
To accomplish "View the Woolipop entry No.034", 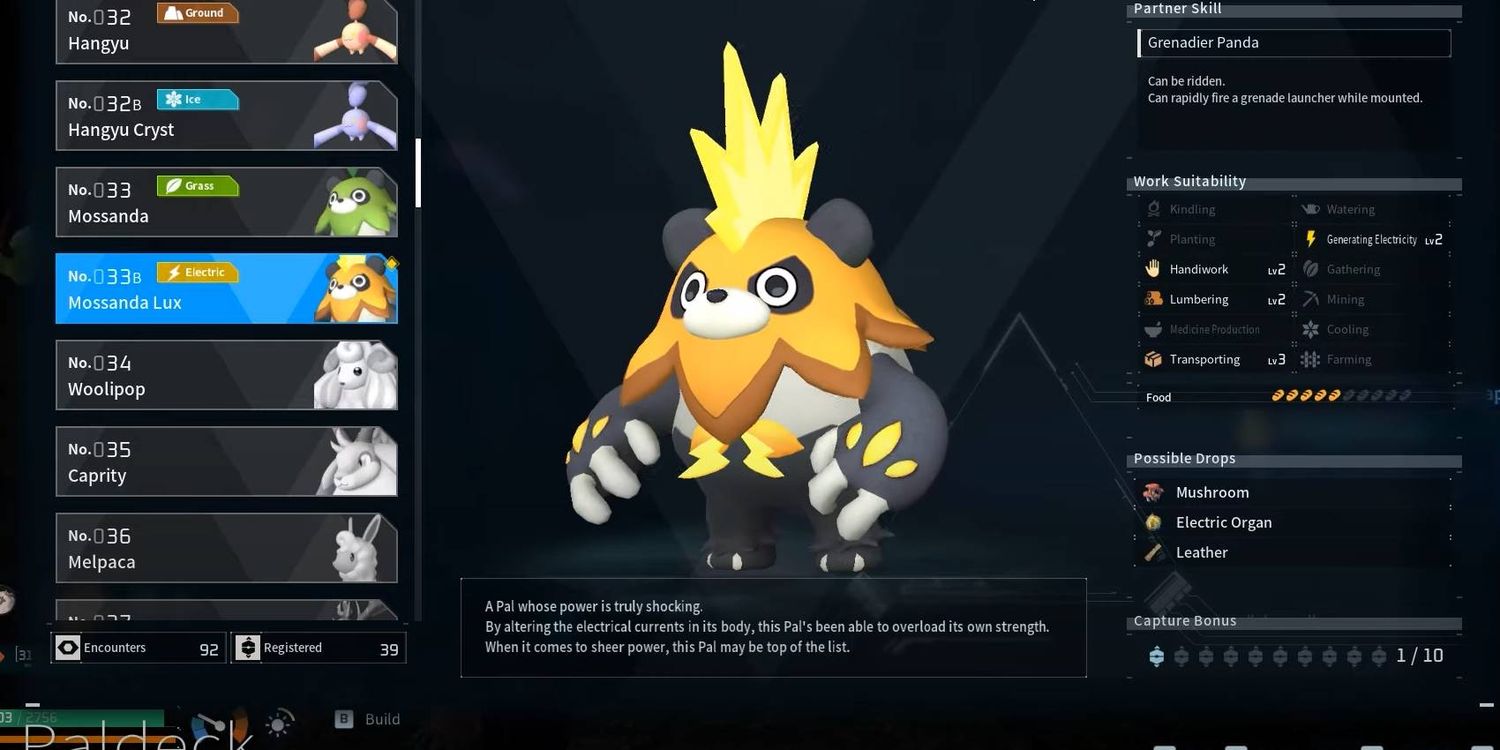I will coord(226,375).
